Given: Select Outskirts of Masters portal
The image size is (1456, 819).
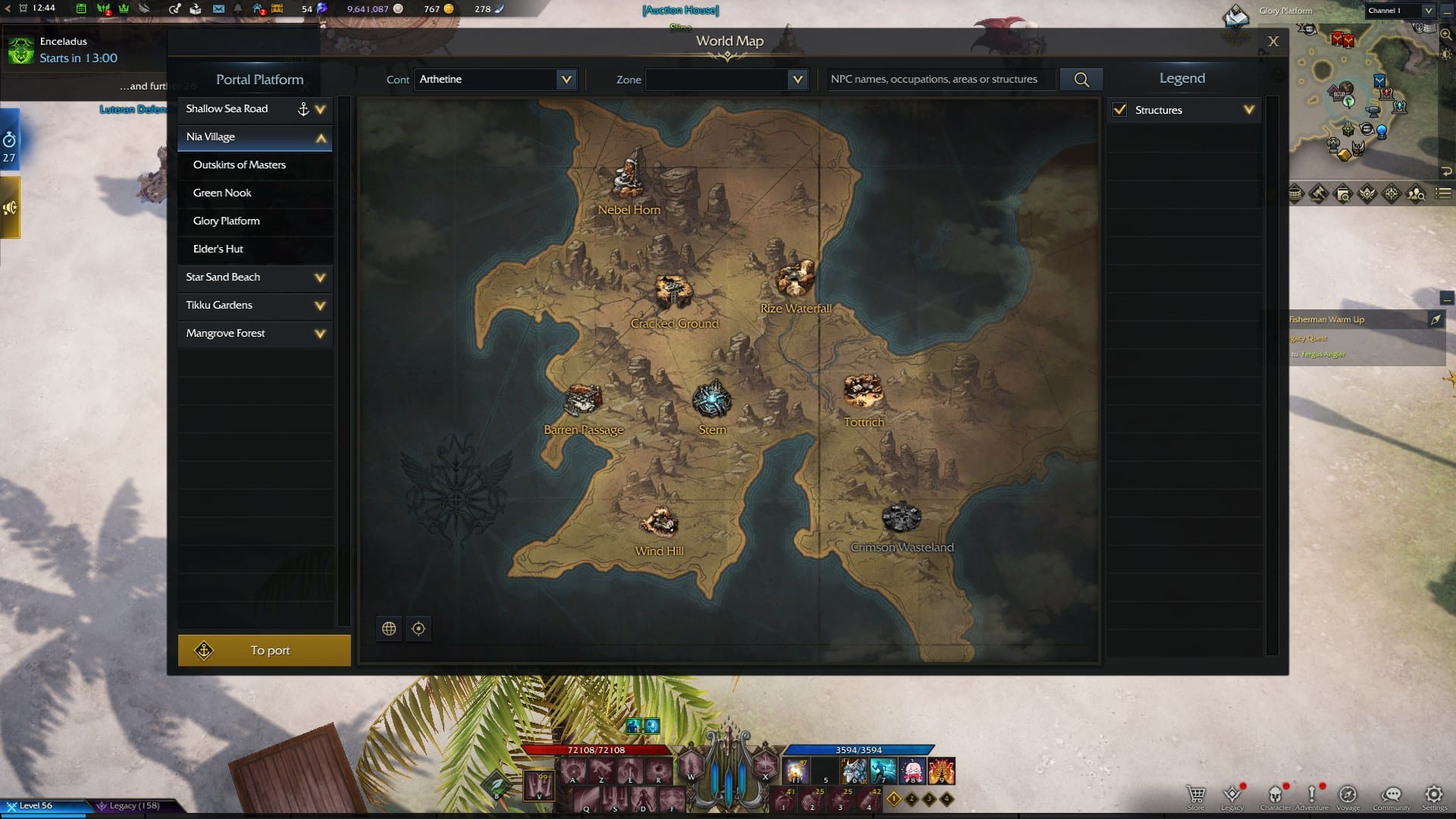Looking at the screenshot, I should (x=240, y=165).
